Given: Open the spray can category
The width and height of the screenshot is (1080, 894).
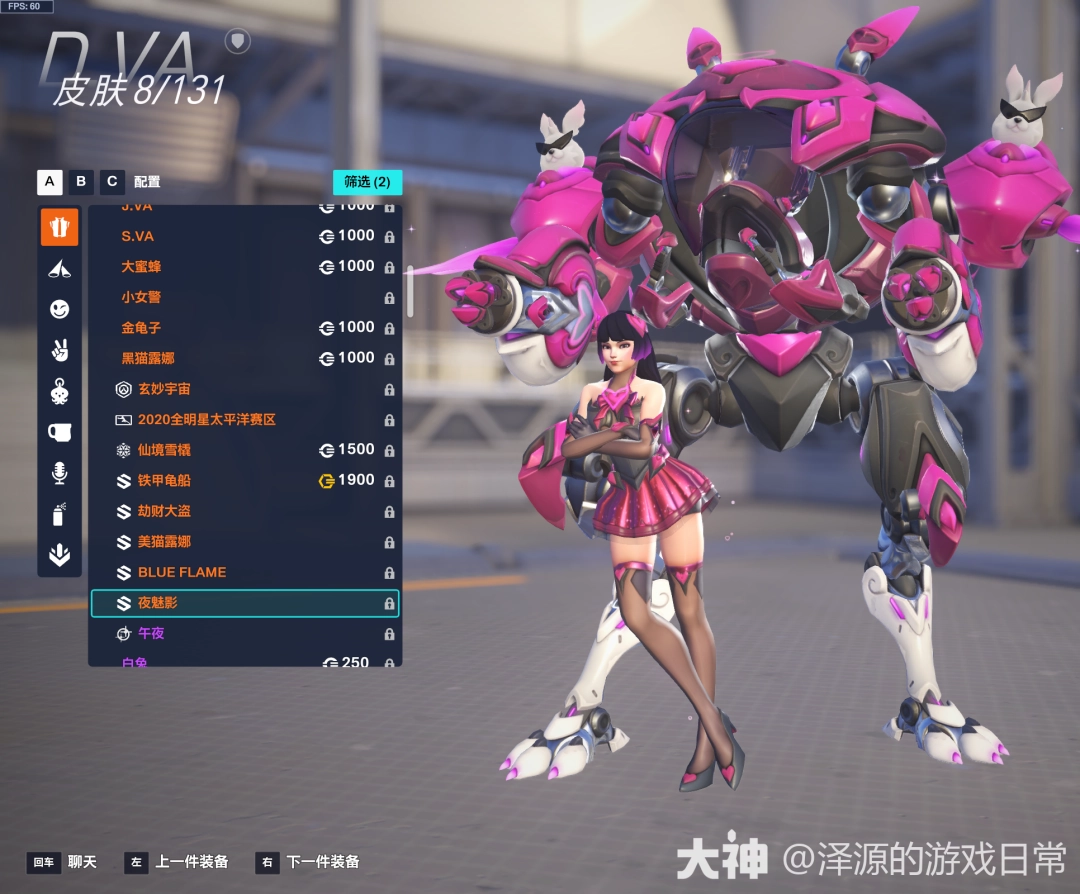Looking at the screenshot, I should (x=59, y=514).
